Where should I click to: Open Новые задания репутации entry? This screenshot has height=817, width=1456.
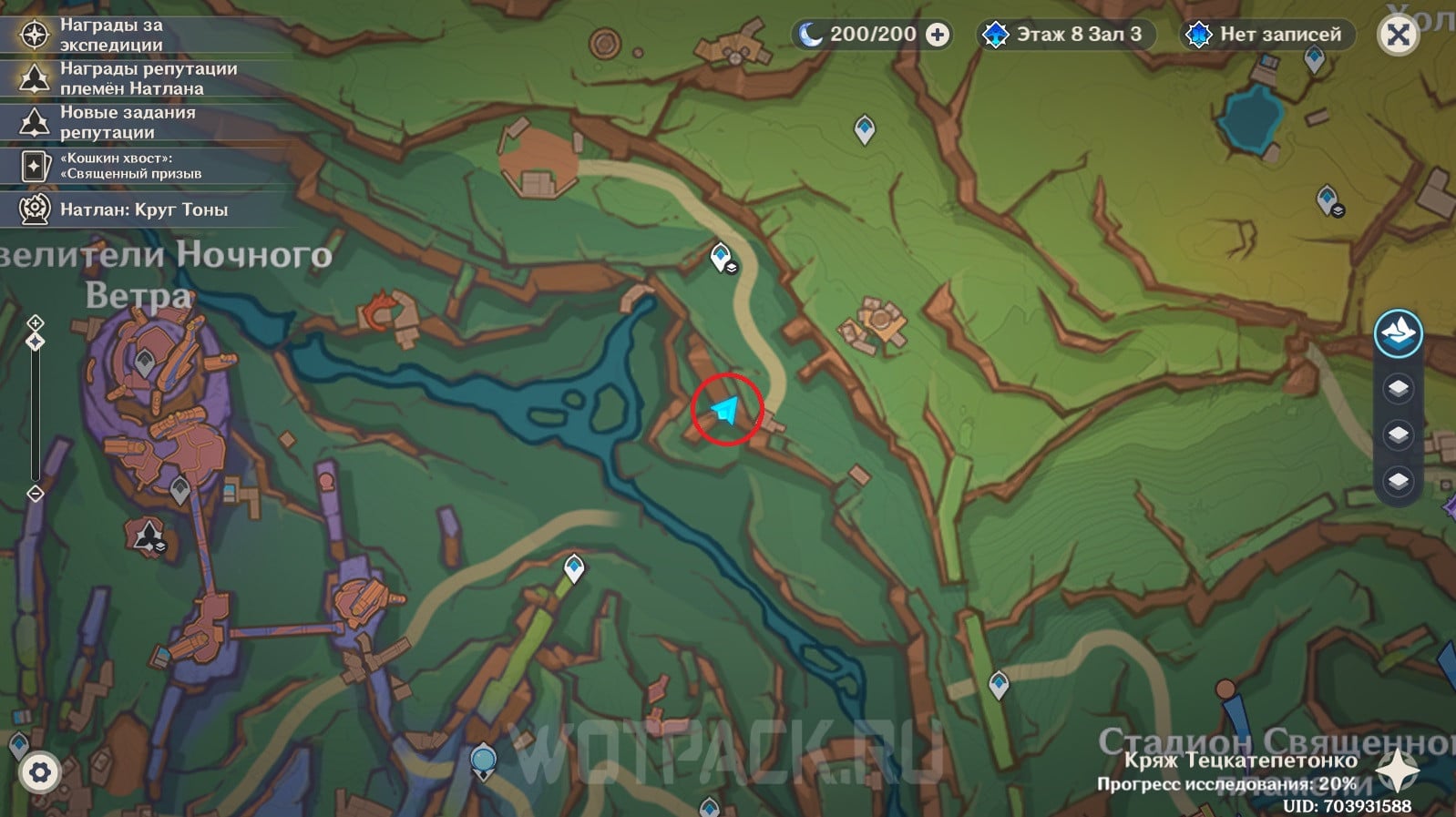pos(127,122)
